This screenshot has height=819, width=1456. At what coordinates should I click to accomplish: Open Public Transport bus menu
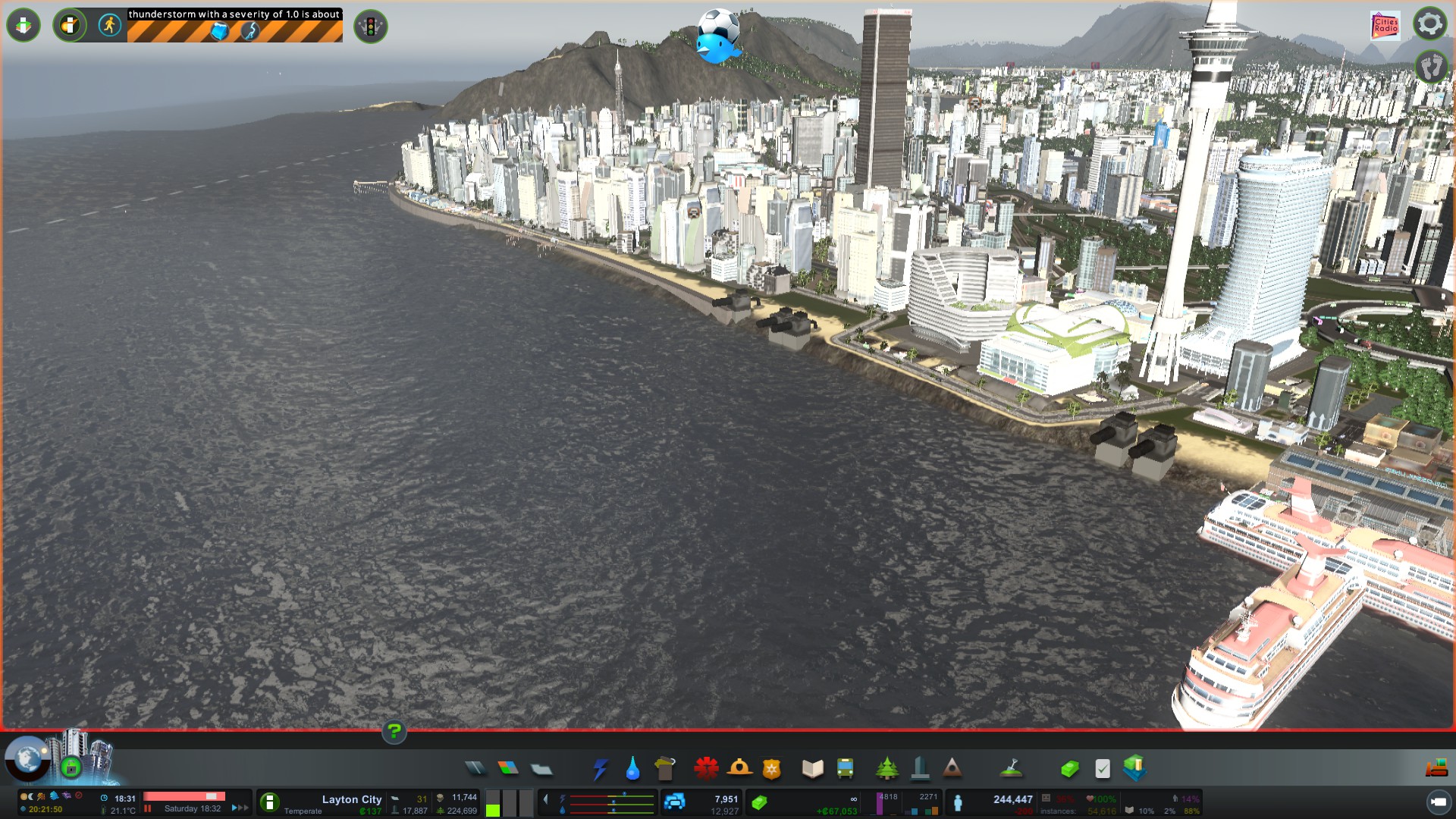point(845,769)
